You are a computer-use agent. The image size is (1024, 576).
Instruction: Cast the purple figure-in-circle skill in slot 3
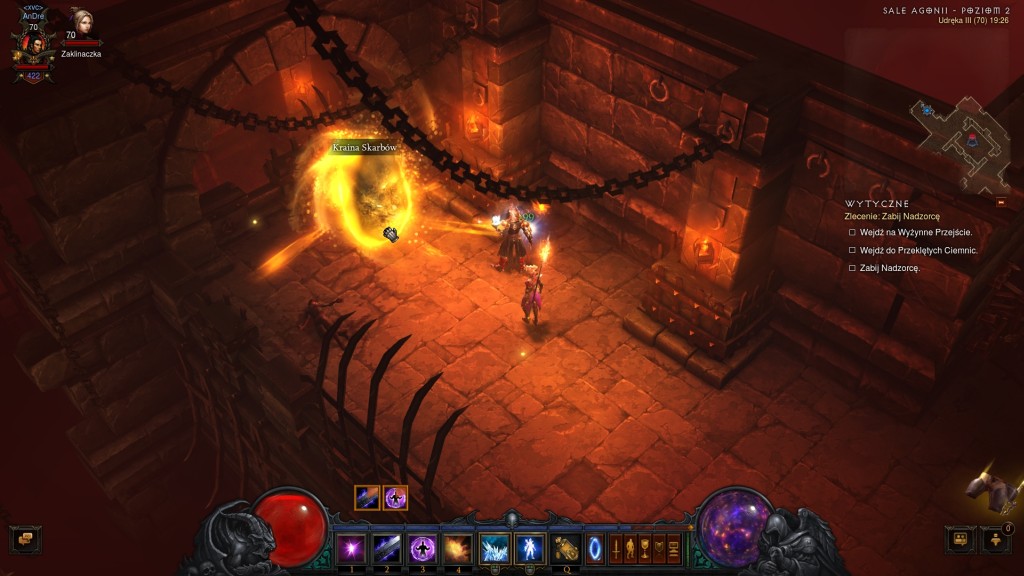click(421, 548)
